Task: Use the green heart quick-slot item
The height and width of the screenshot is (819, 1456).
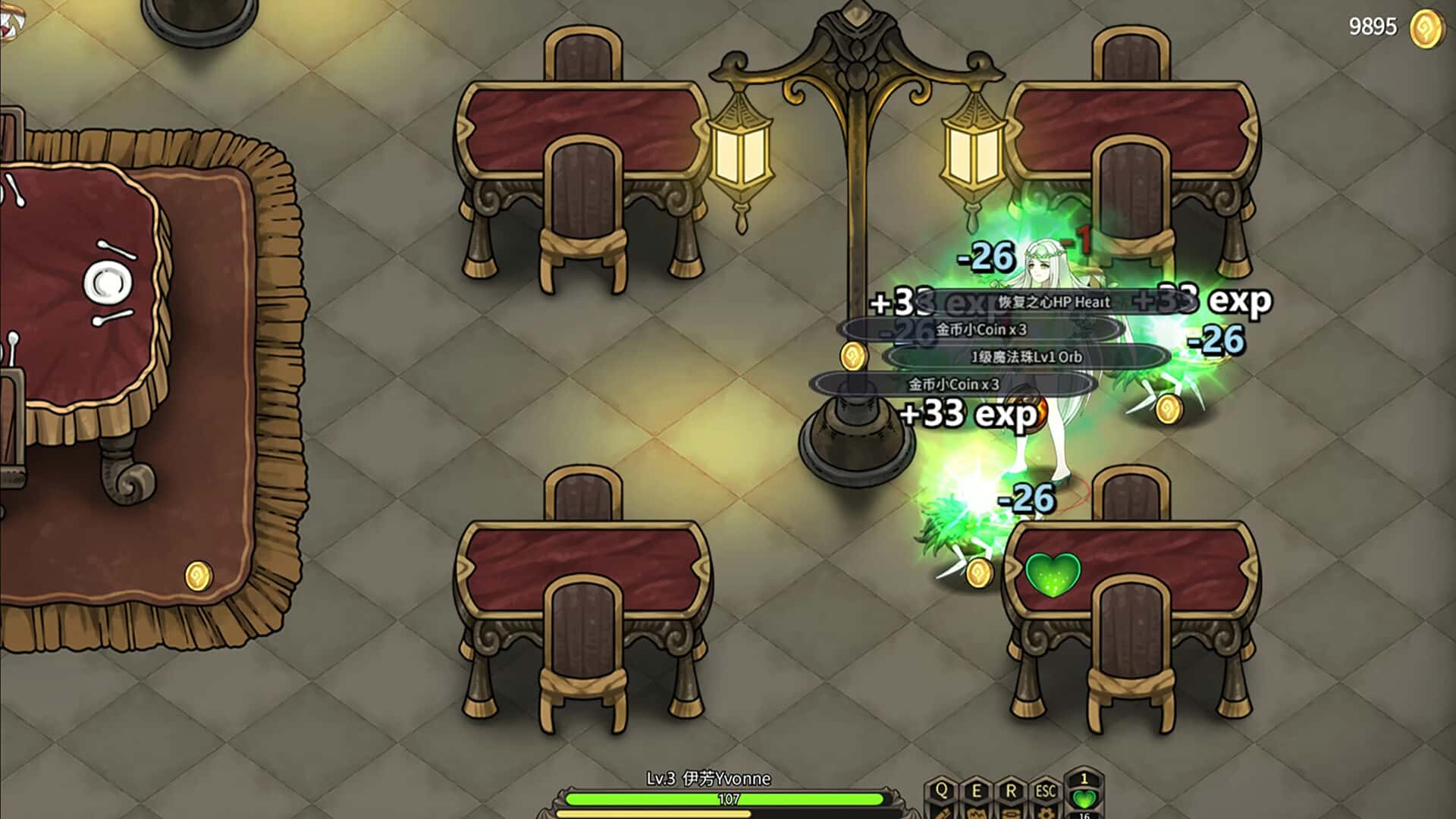Action: pyautogui.click(x=1084, y=798)
